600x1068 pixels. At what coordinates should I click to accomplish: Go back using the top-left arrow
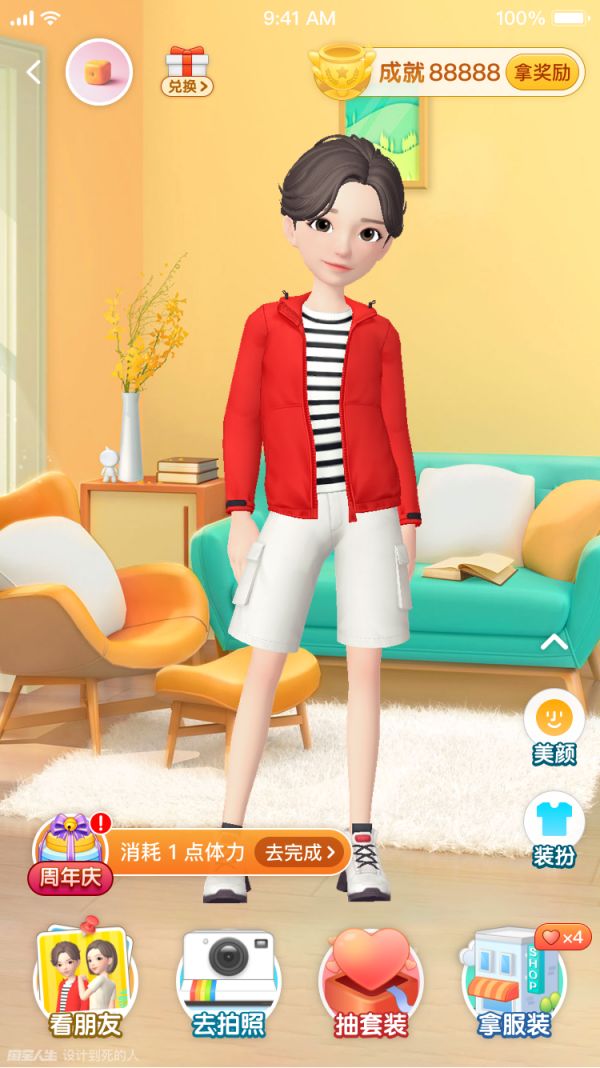[x=34, y=72]
